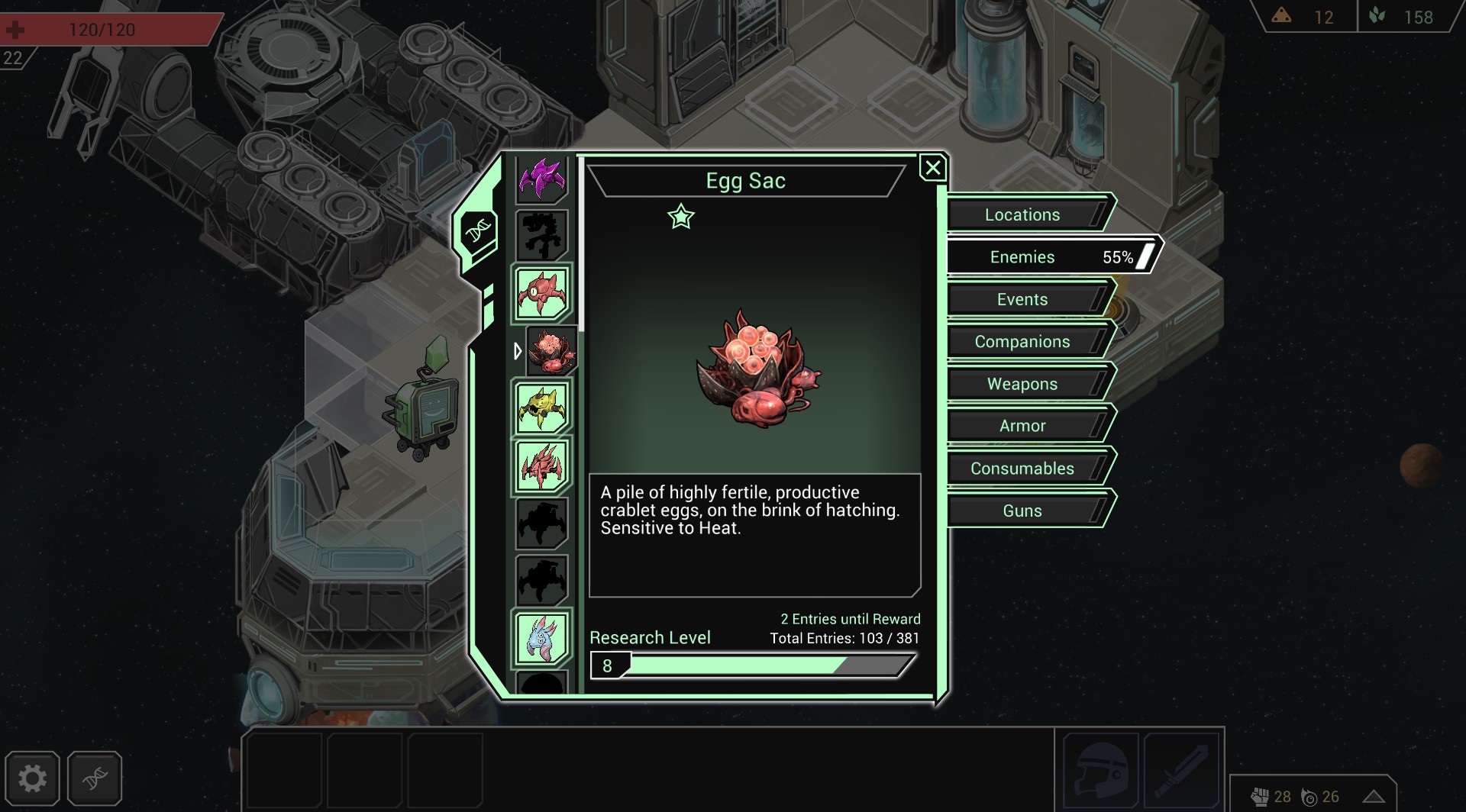Open the gear settings button
The width and height of the screenshot is (1466, 812).
32,778
